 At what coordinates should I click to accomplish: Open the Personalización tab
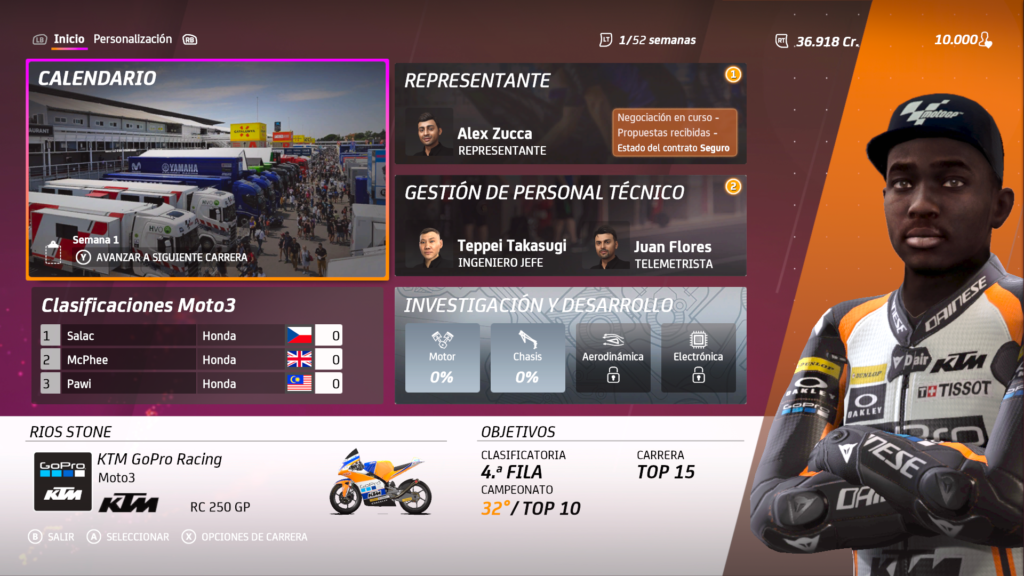click(x=133, y=39)
